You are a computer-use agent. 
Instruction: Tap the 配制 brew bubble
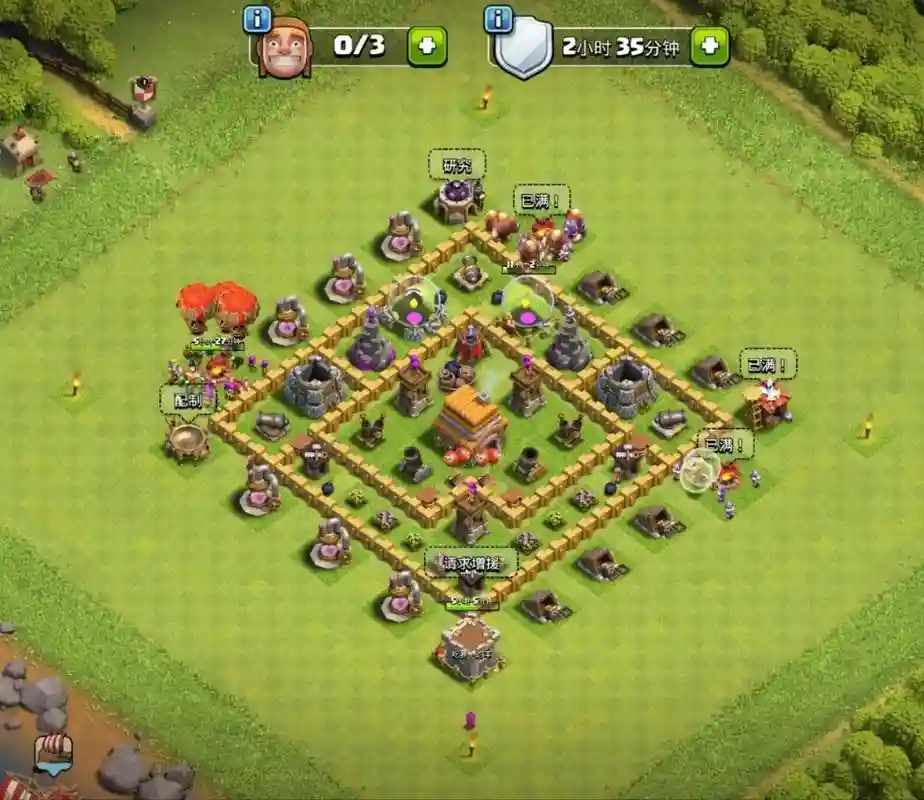(188, 398)
